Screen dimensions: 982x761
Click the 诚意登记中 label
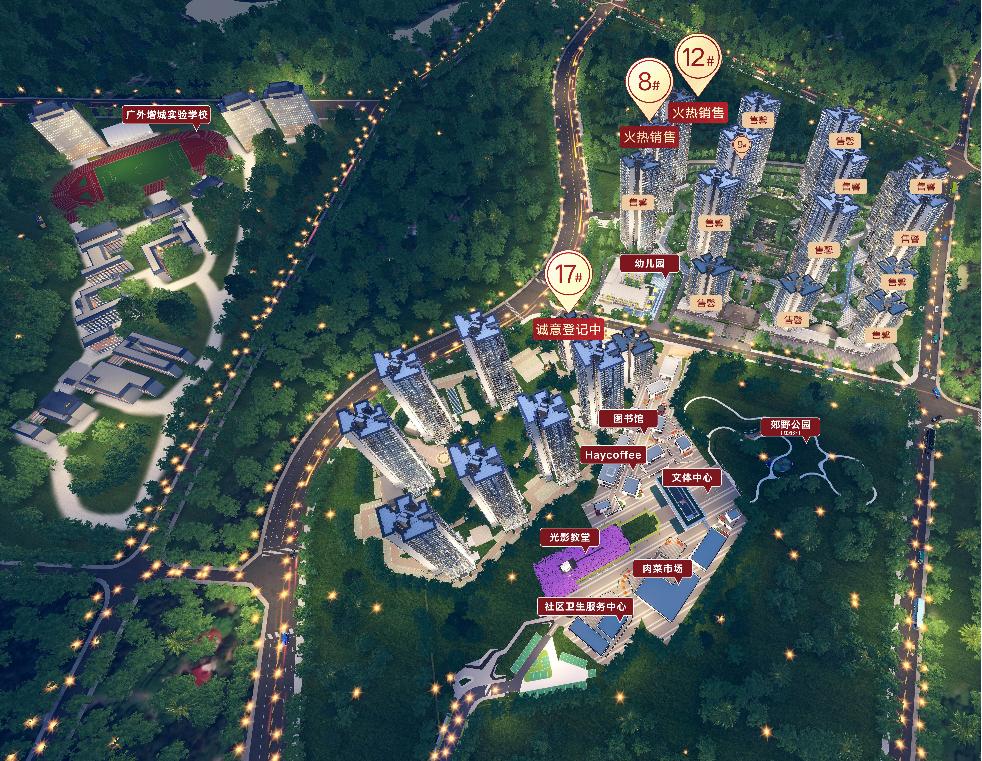[x=569, y=328]
